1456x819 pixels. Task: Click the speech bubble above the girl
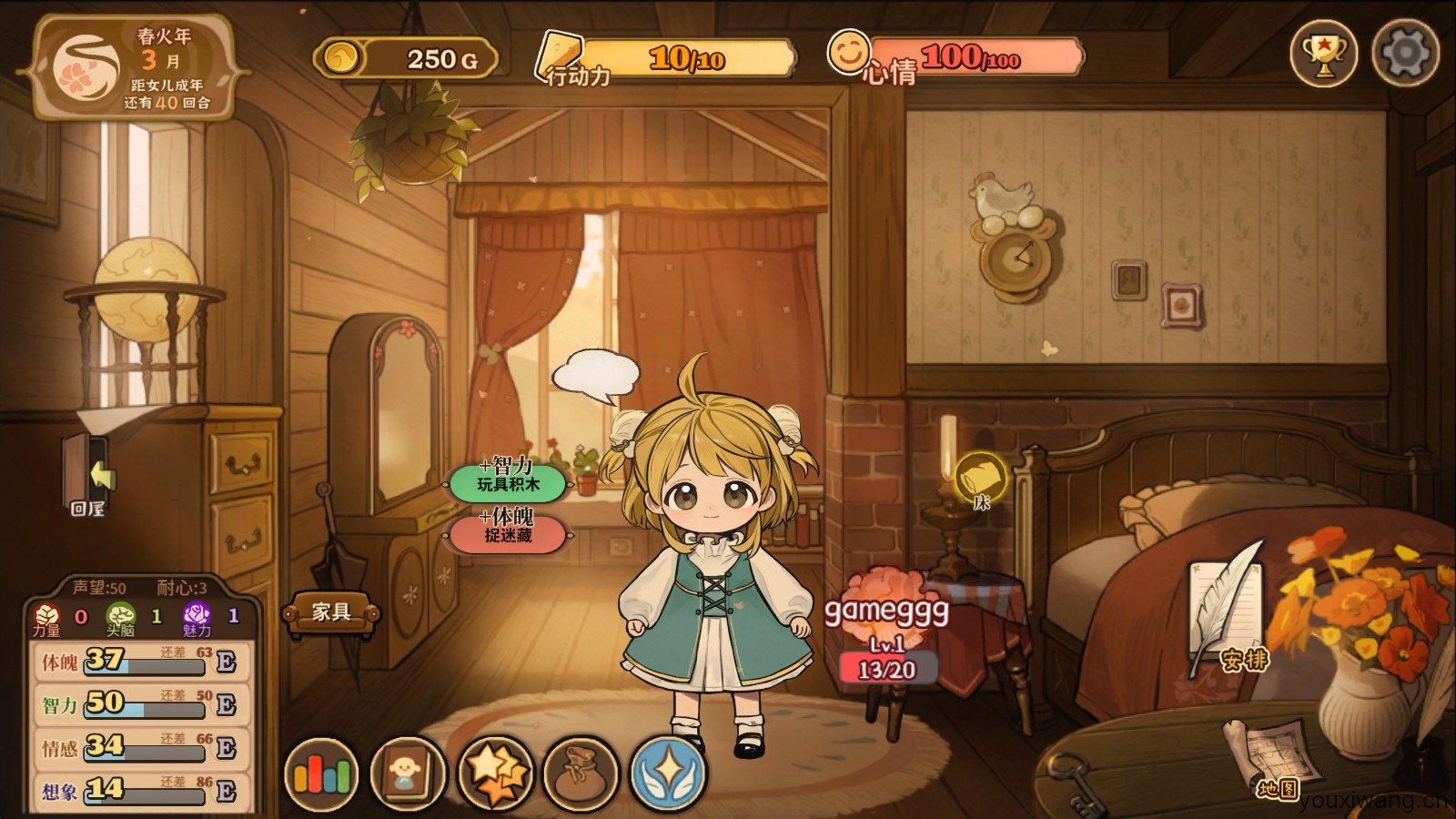(x=596, y=375)
